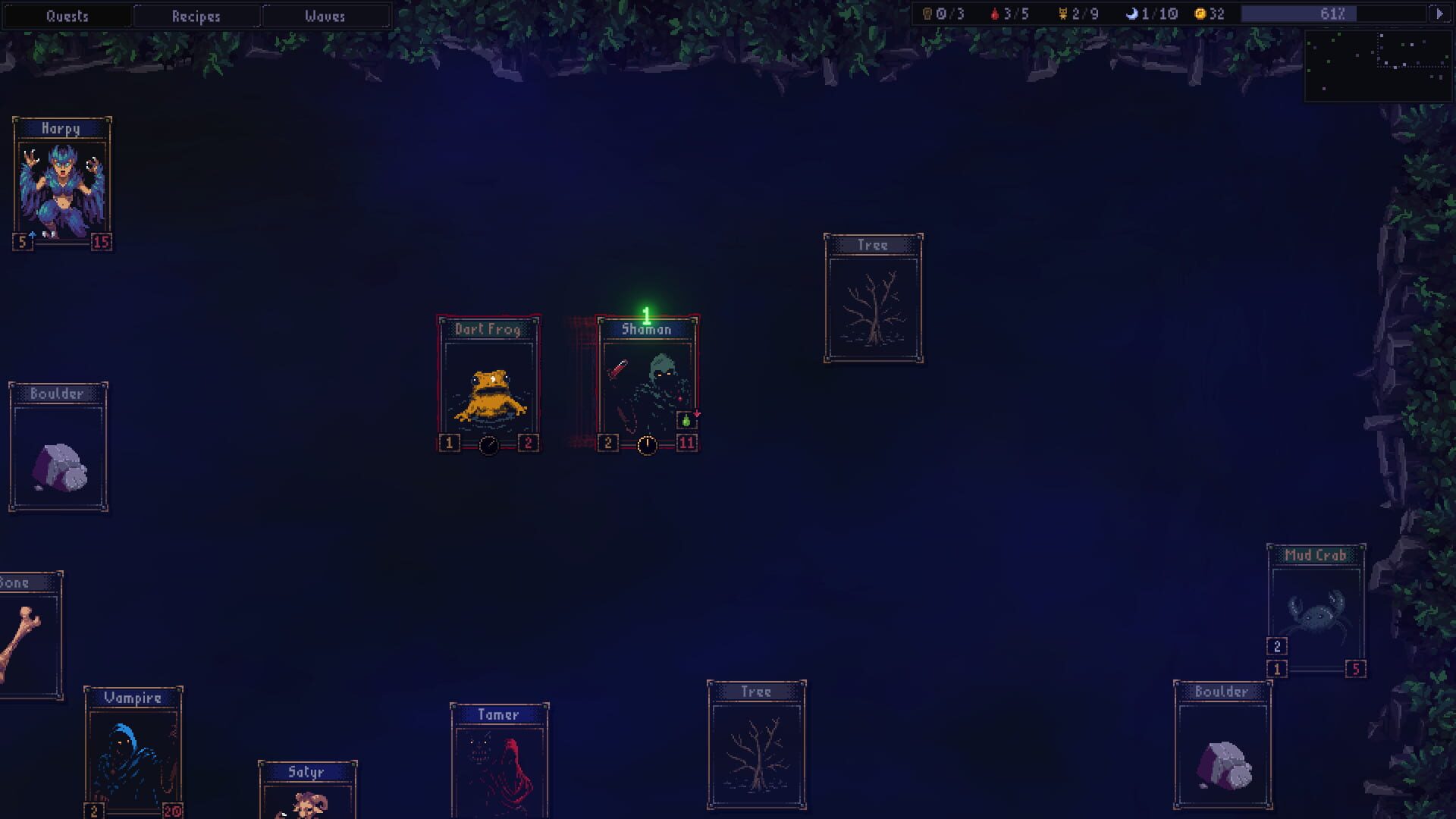The height and width of the screenshot is (819, 1456).
Task: Select the Vampire card
Action: tap(135, 747)
